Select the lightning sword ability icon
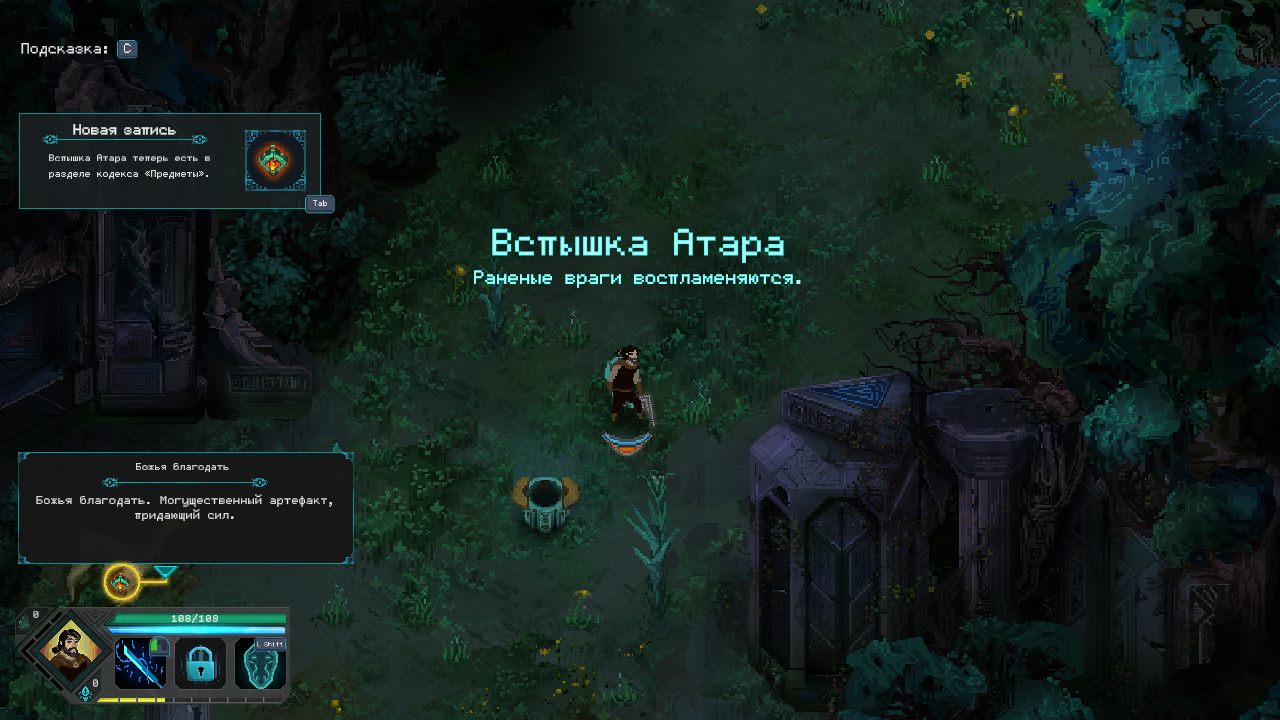The image size is (1280, 720). point(138,661)
